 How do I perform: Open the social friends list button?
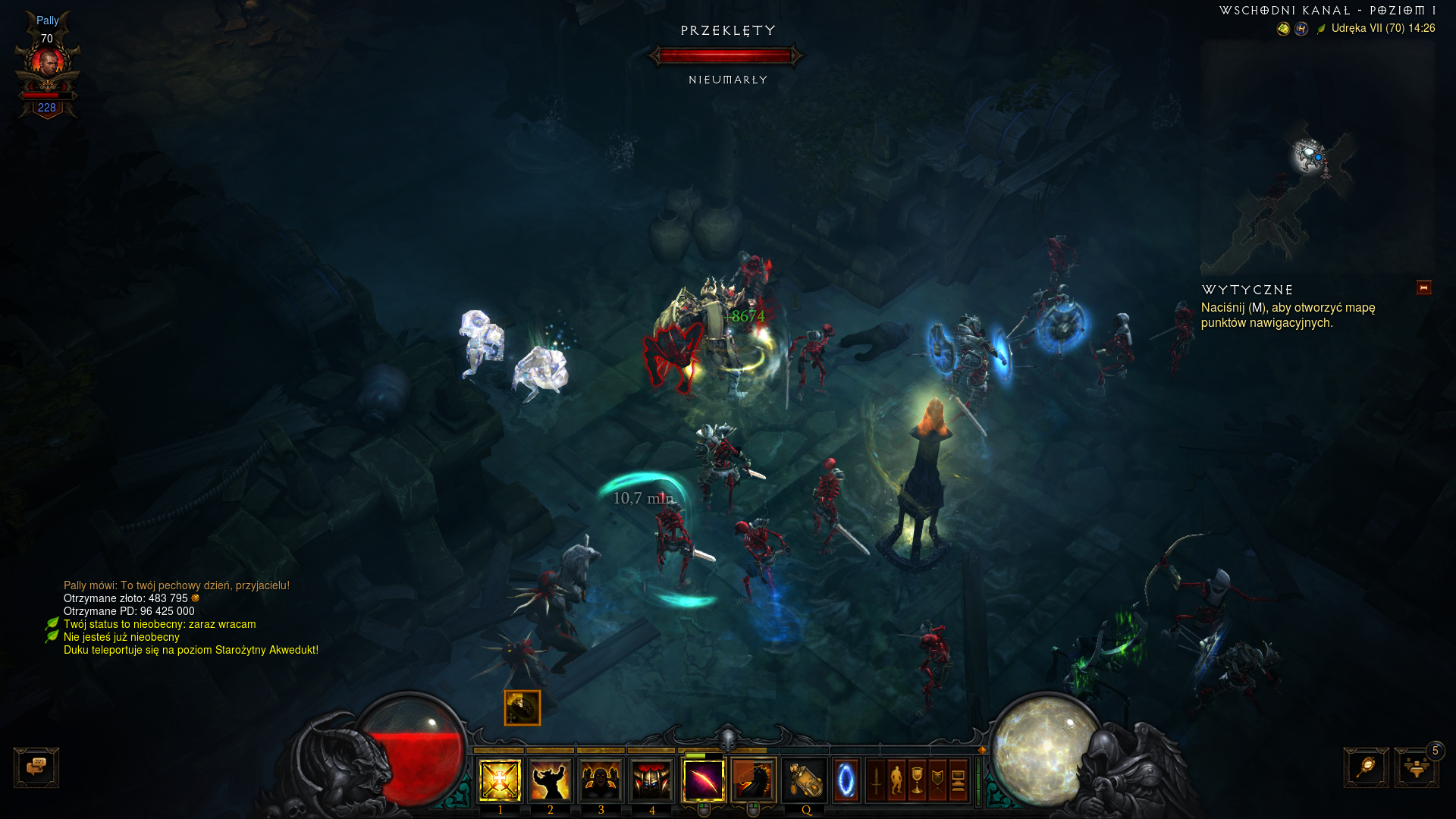pos(1416,767)
